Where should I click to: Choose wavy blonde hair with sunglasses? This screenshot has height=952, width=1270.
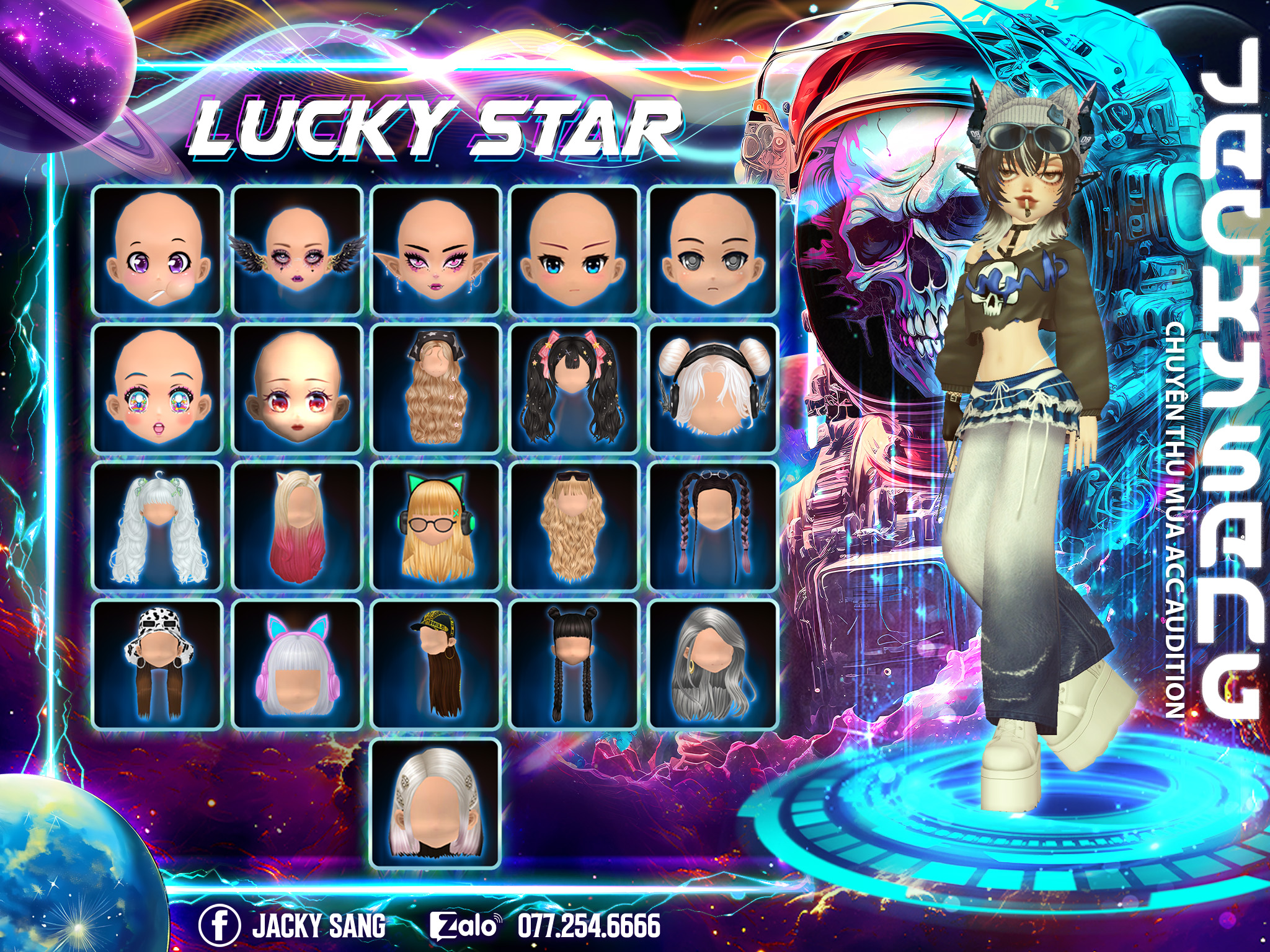pyautogui.click(x=575, y=527)
